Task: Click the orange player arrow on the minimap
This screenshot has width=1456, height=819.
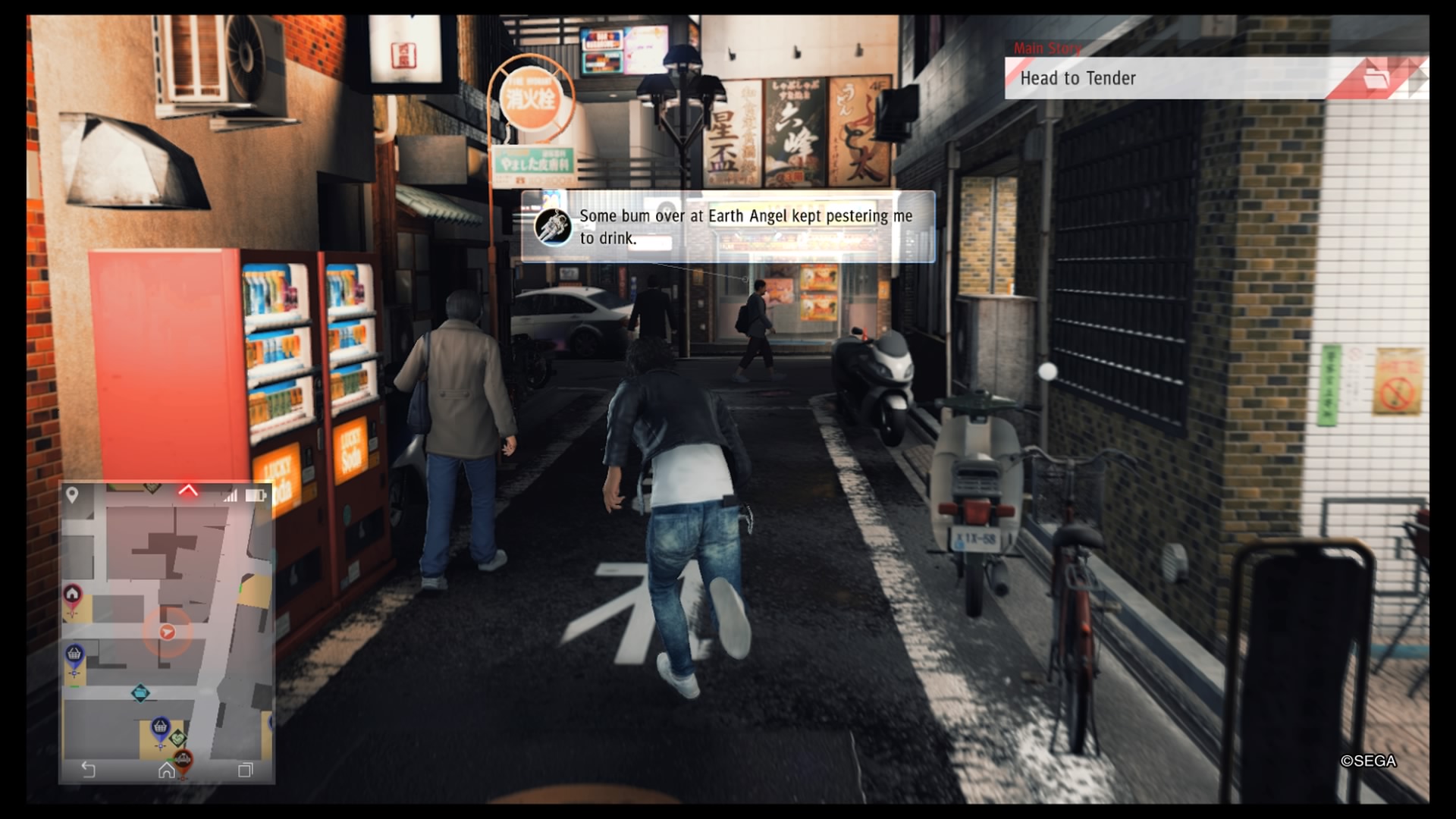Action: click(167, 632)
